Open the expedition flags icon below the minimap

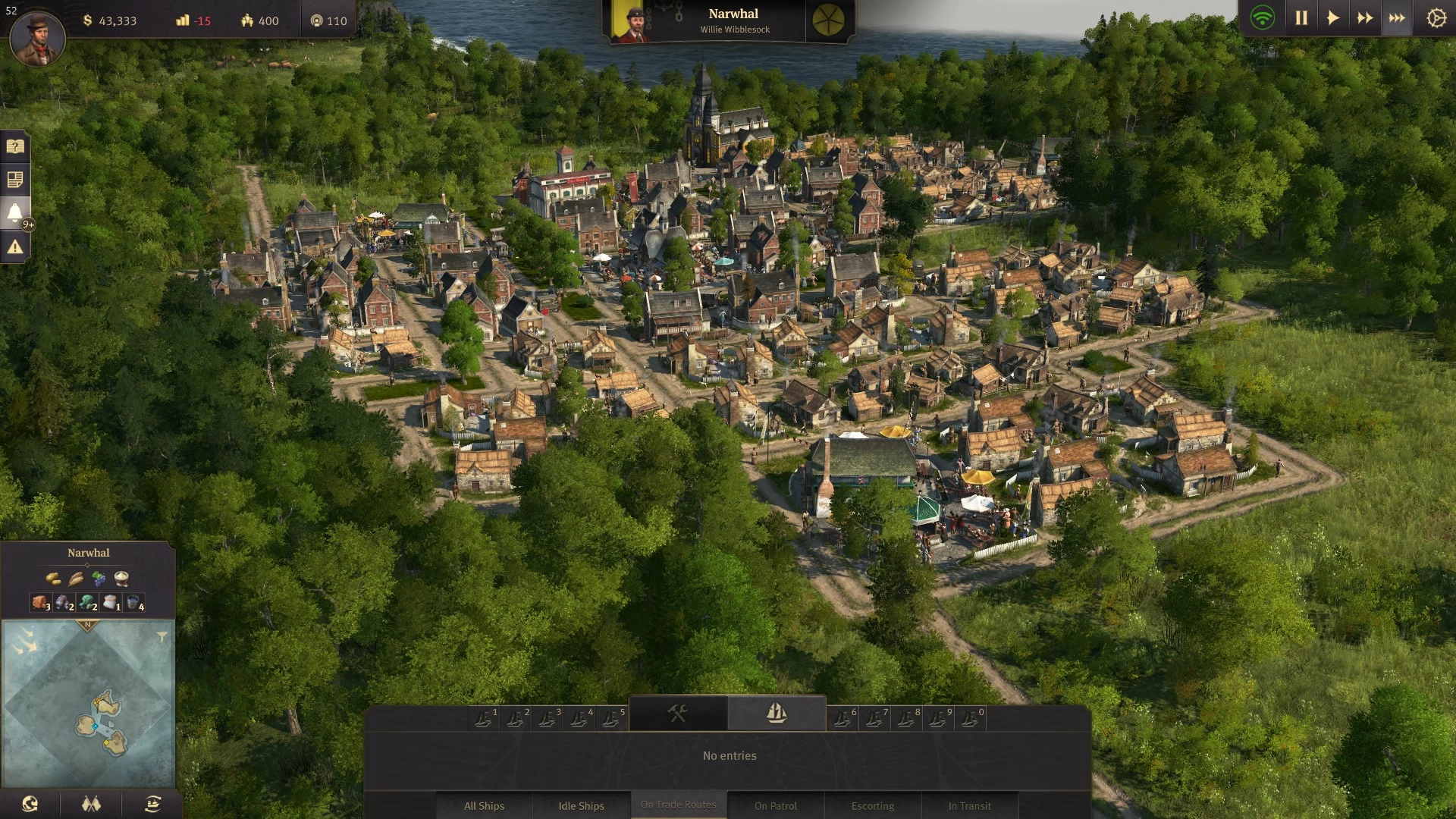[x=90, y=805]
